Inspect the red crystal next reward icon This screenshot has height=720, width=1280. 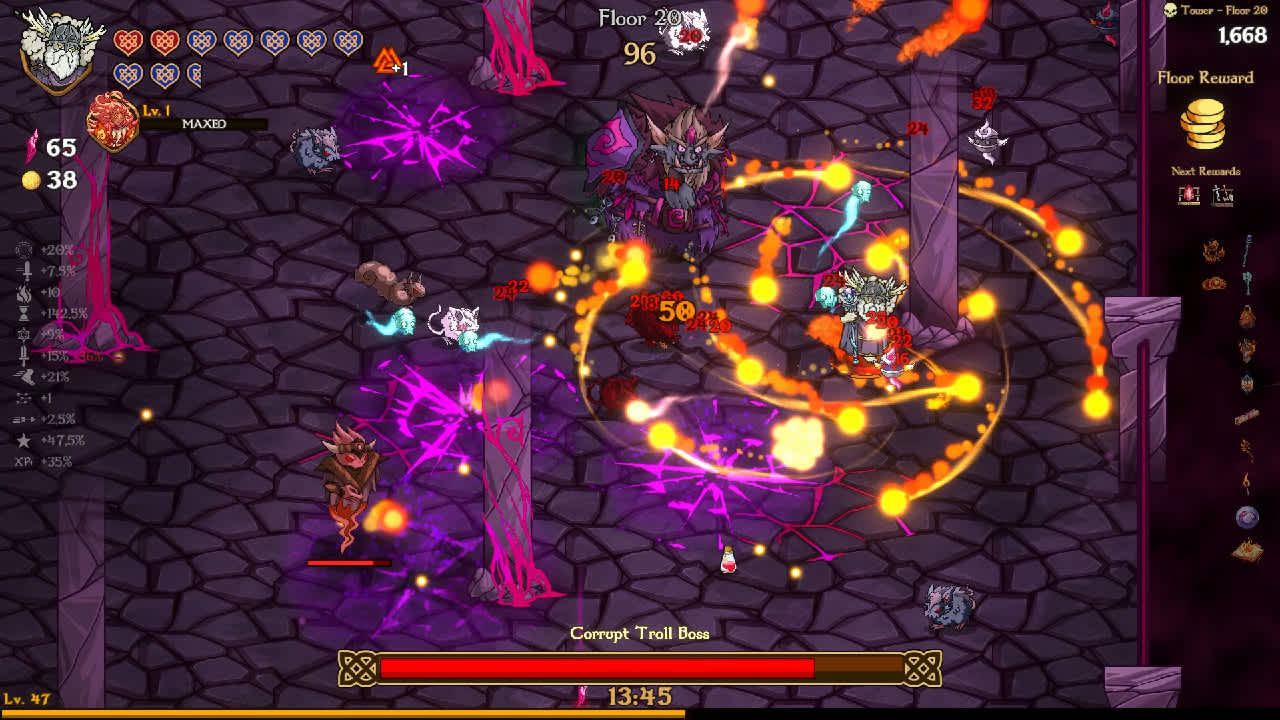(1188, 195)
